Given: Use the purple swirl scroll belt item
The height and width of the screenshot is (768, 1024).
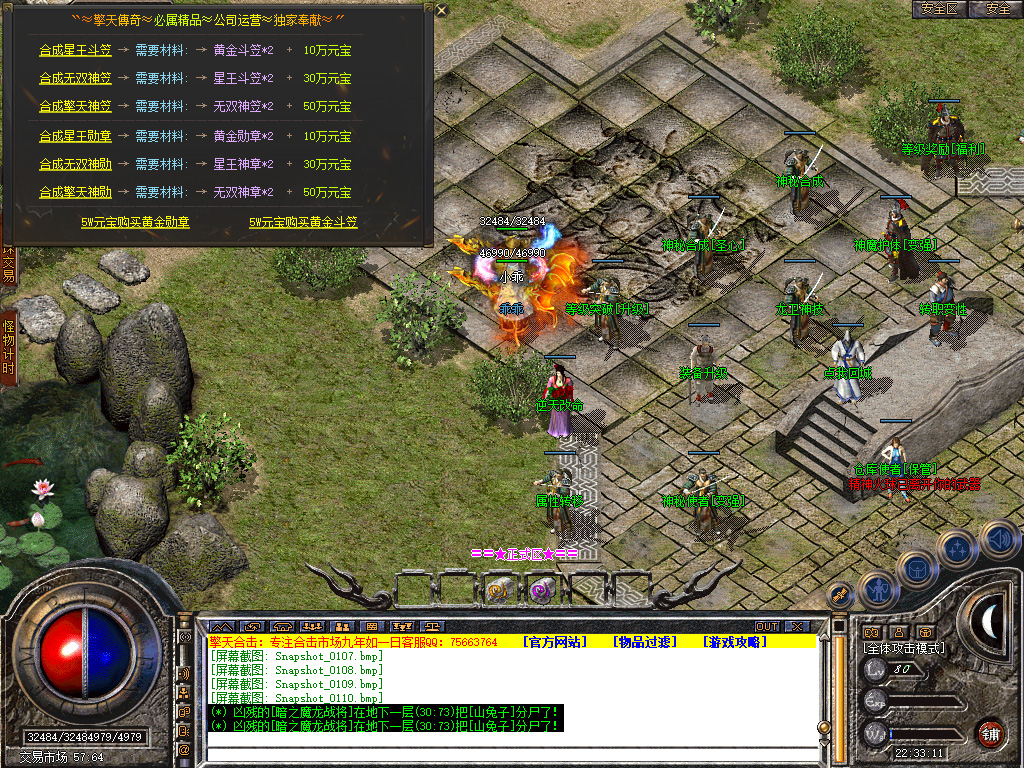Looking at the screenshot, I should tap(541, 591).
